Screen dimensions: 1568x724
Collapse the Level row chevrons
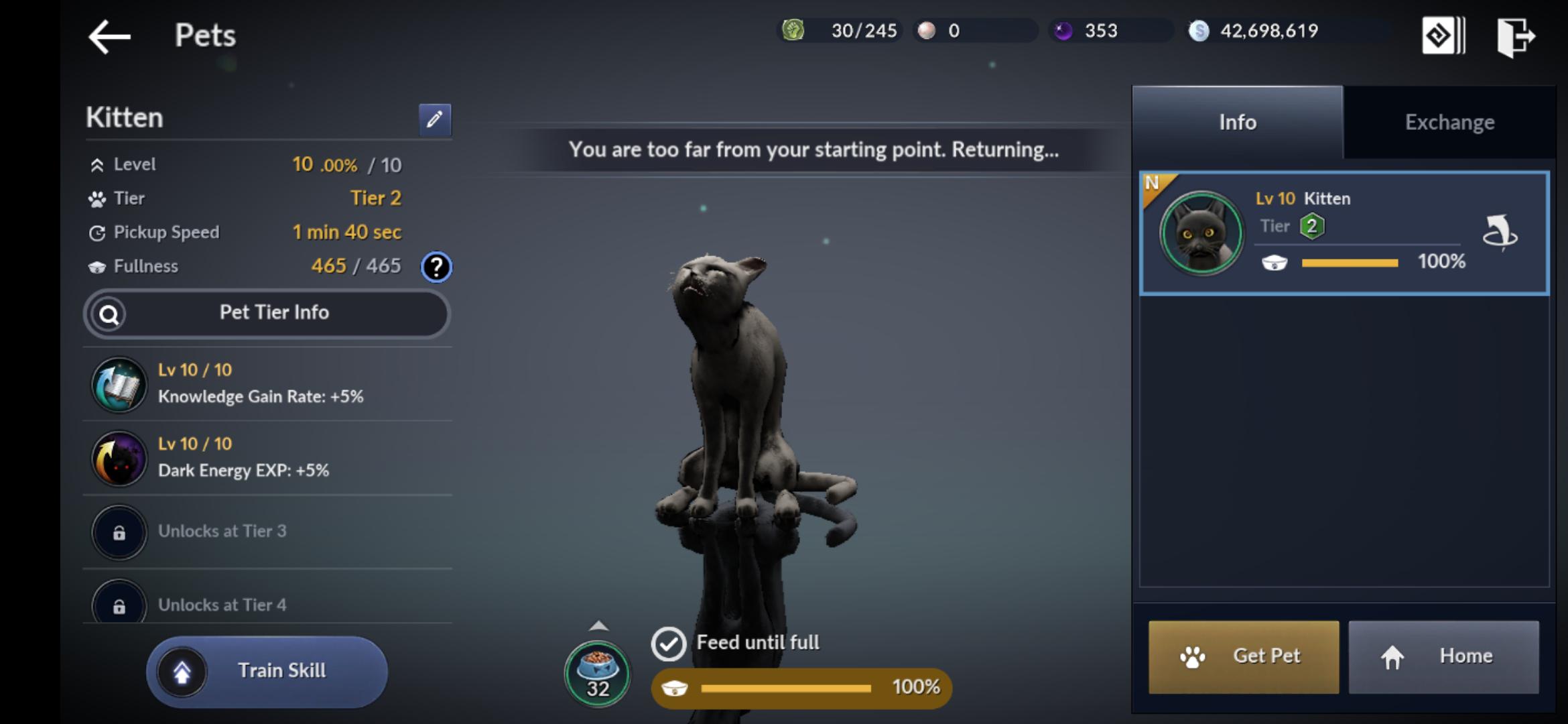[x=98, y=164]
